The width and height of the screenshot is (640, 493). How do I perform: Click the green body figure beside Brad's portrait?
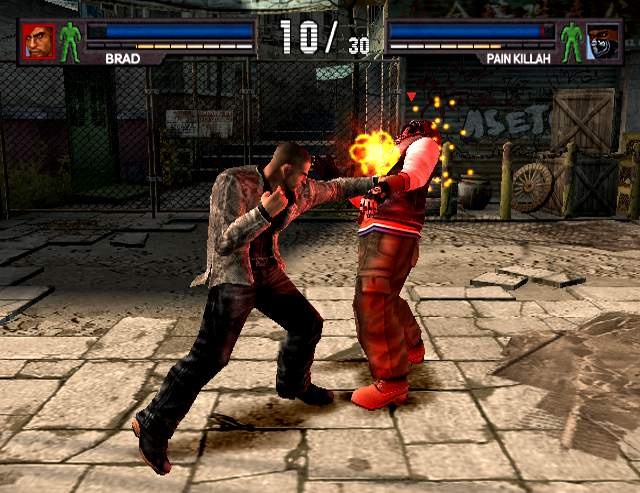[69, 41]
